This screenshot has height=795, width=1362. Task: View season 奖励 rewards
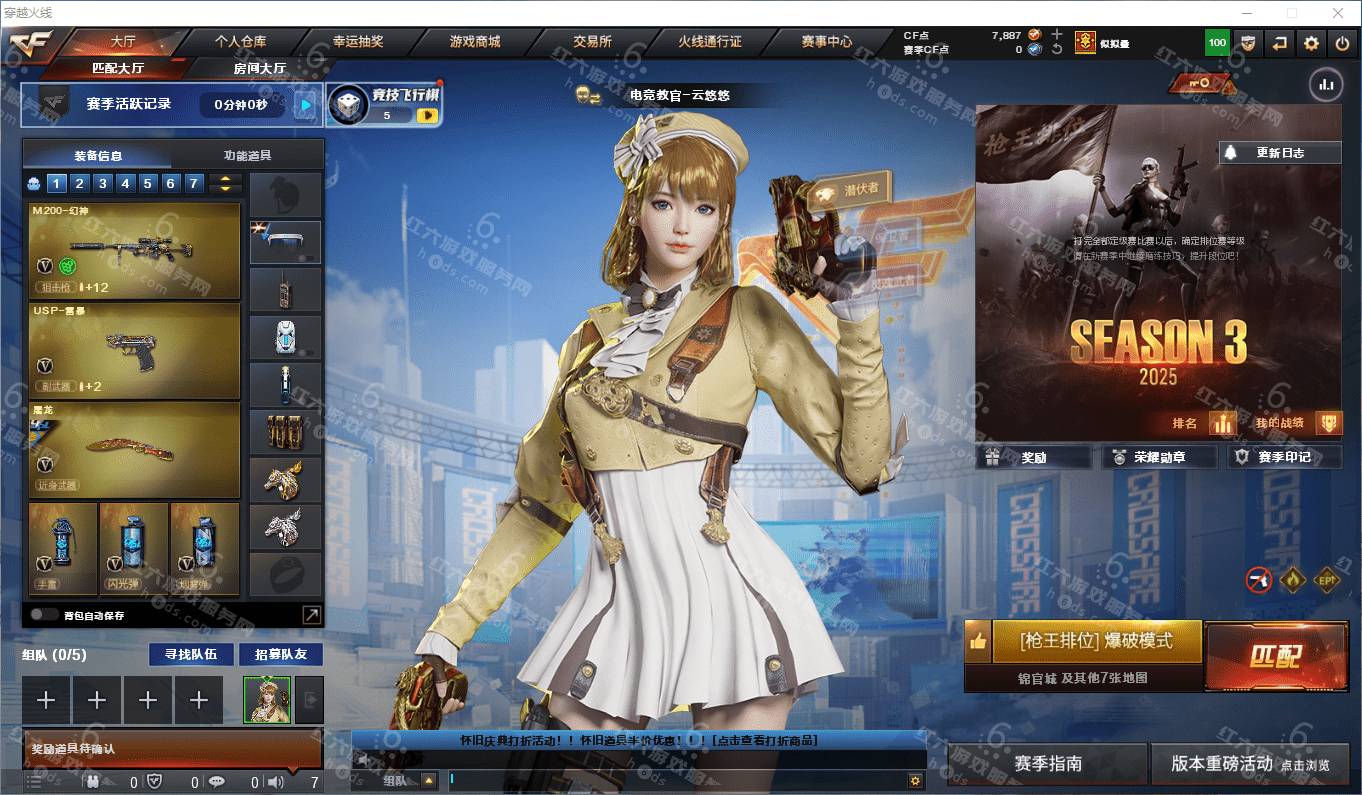coord(1034,457)
